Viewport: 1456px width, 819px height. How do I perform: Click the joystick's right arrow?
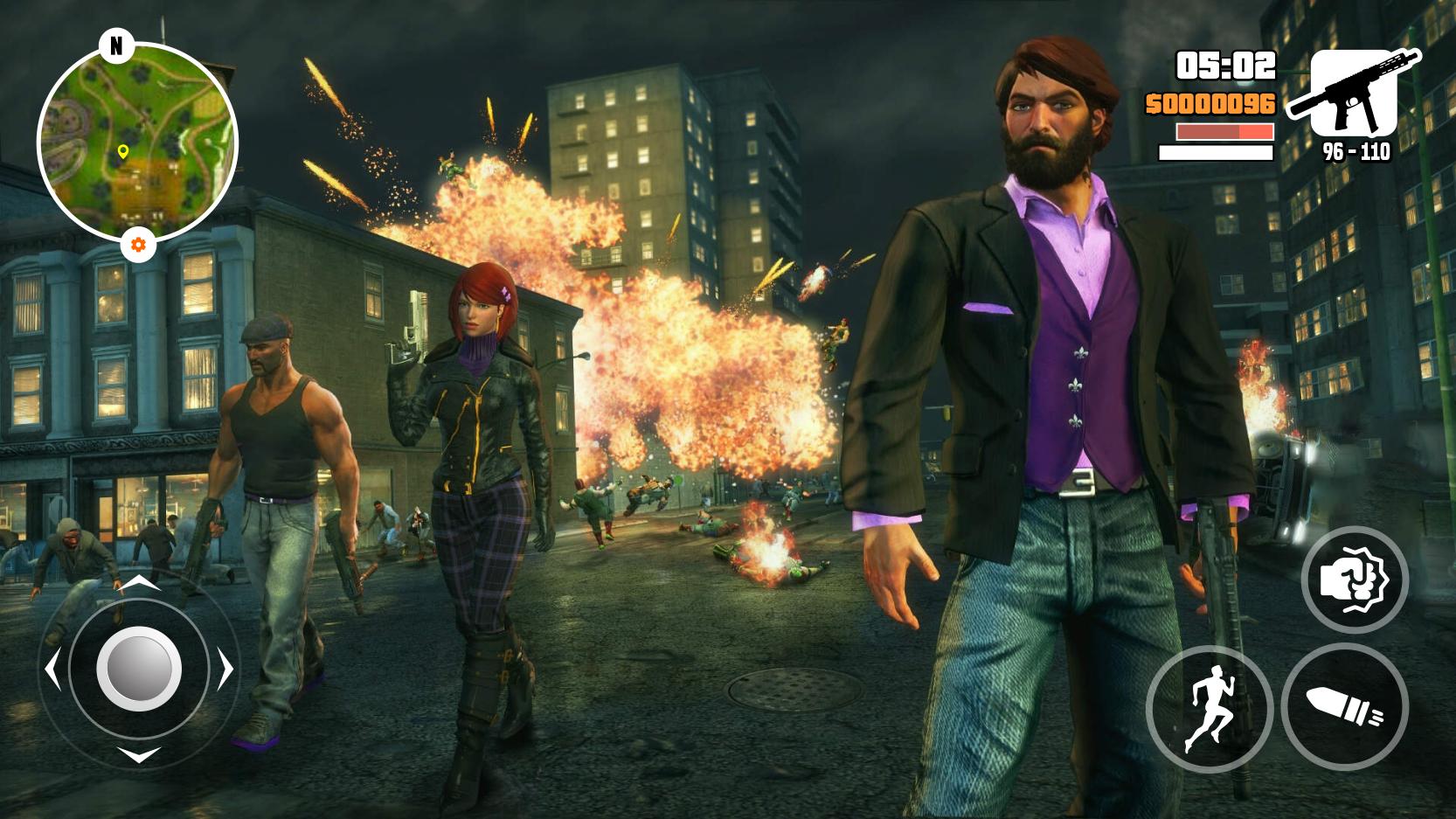point(225,670)
